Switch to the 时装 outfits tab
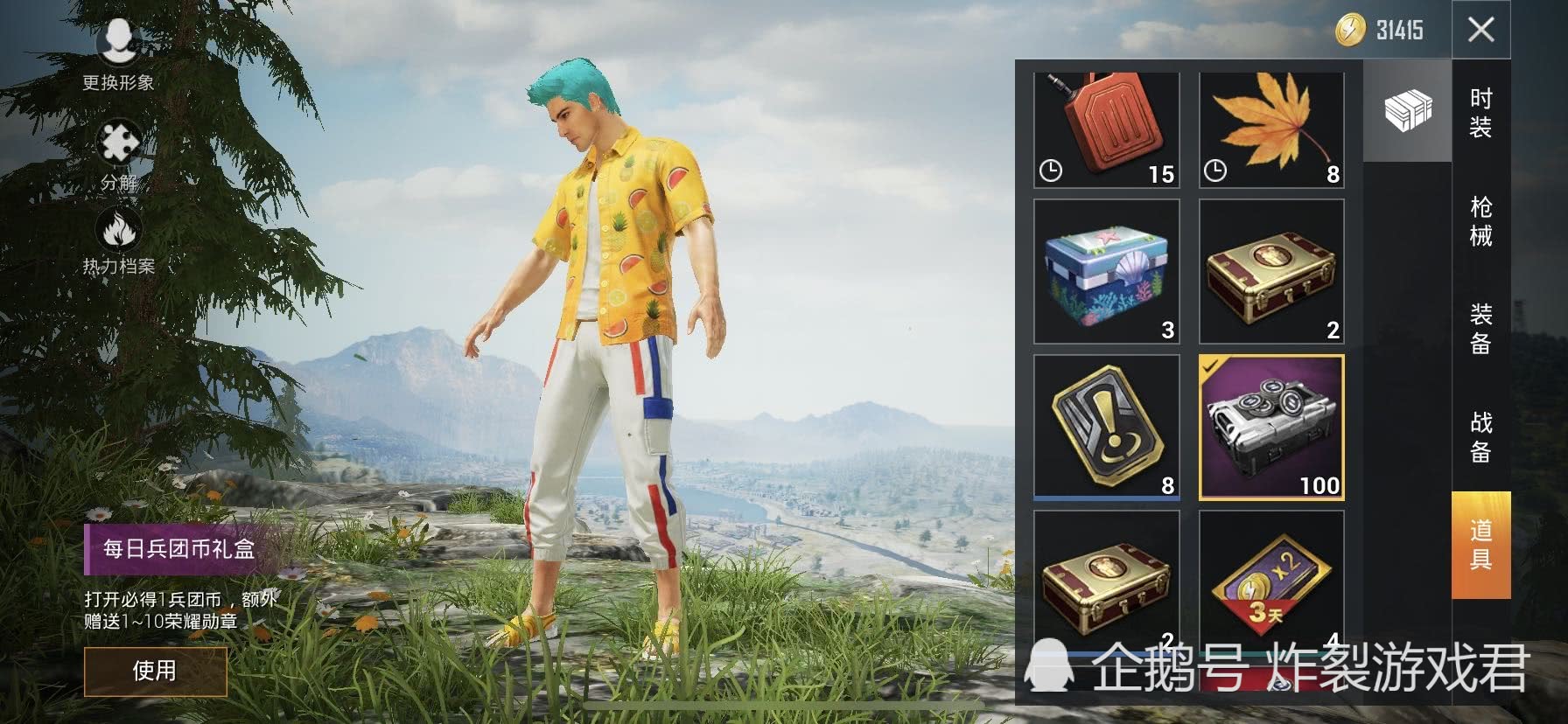The width and height of the screenshot is (1568, 724). tap(1480, 113)
